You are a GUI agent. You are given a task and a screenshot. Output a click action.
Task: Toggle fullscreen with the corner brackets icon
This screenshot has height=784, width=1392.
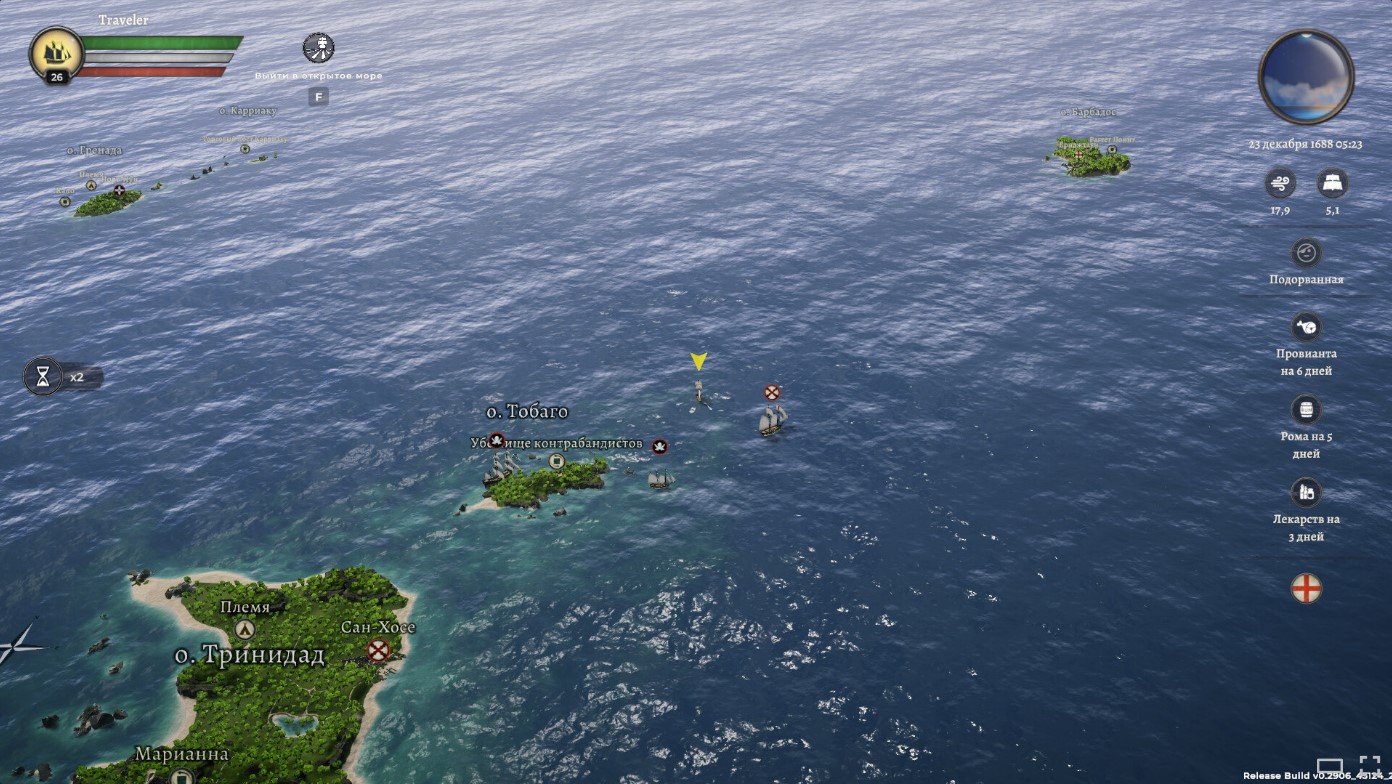click(1370, 767)
